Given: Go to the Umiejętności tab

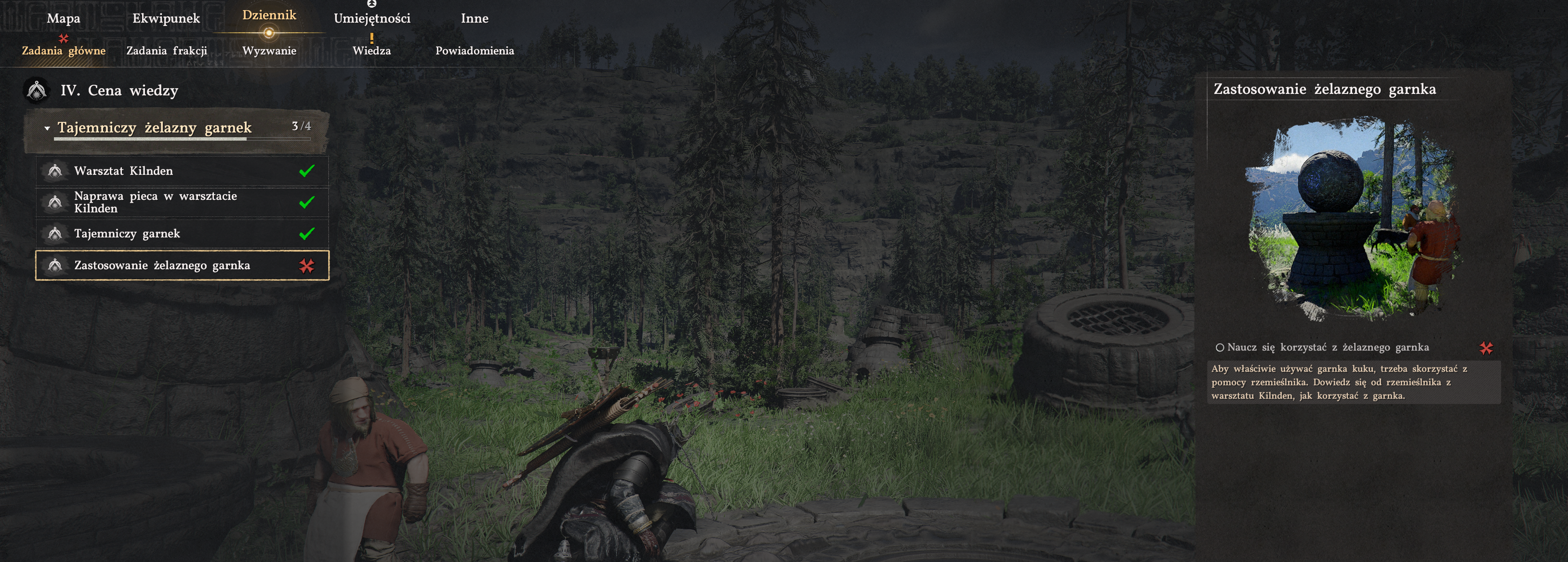Looking at the screenshot, I should (372, 18).
